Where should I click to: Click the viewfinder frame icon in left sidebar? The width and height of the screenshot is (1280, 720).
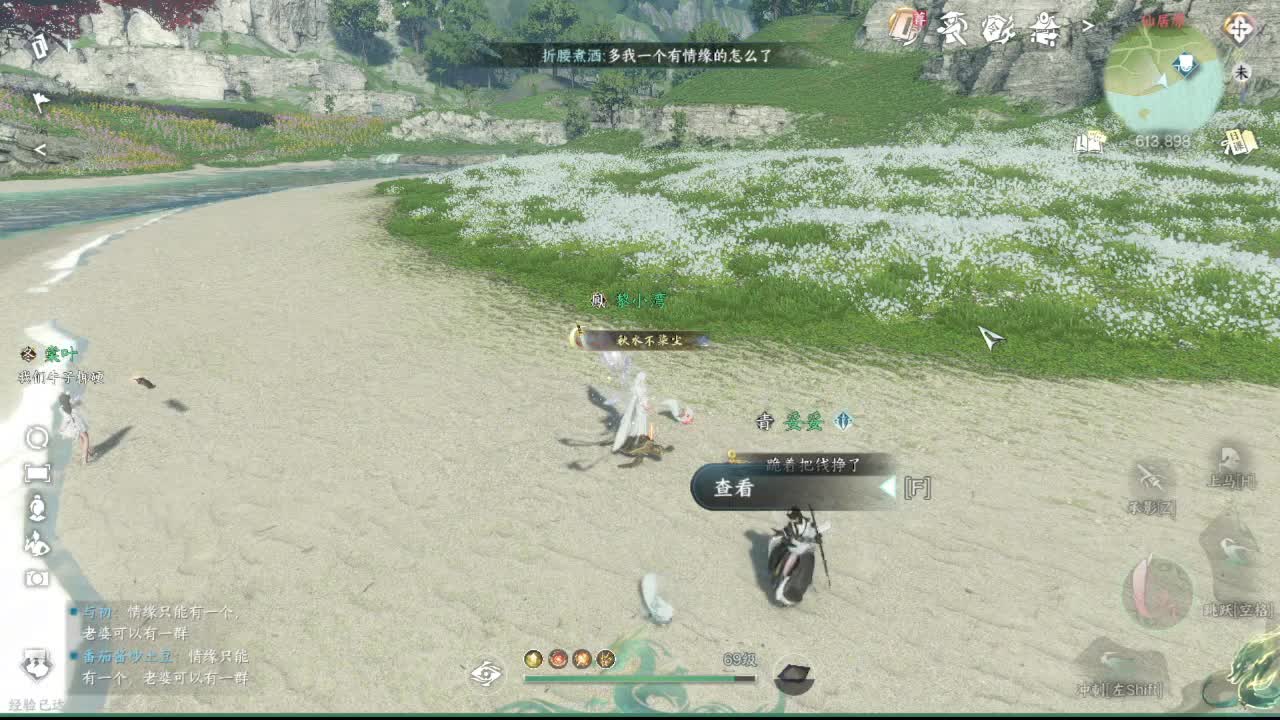[37, 473]
